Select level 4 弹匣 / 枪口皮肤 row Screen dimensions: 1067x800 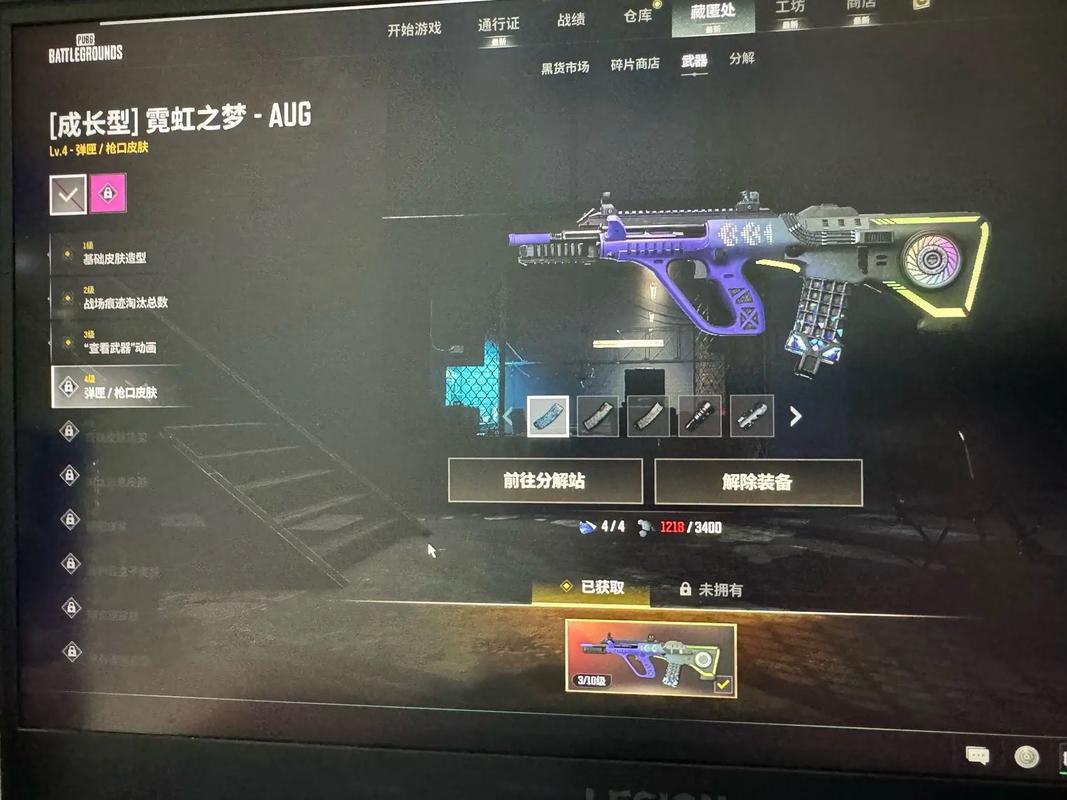click(x=119, y=387)
